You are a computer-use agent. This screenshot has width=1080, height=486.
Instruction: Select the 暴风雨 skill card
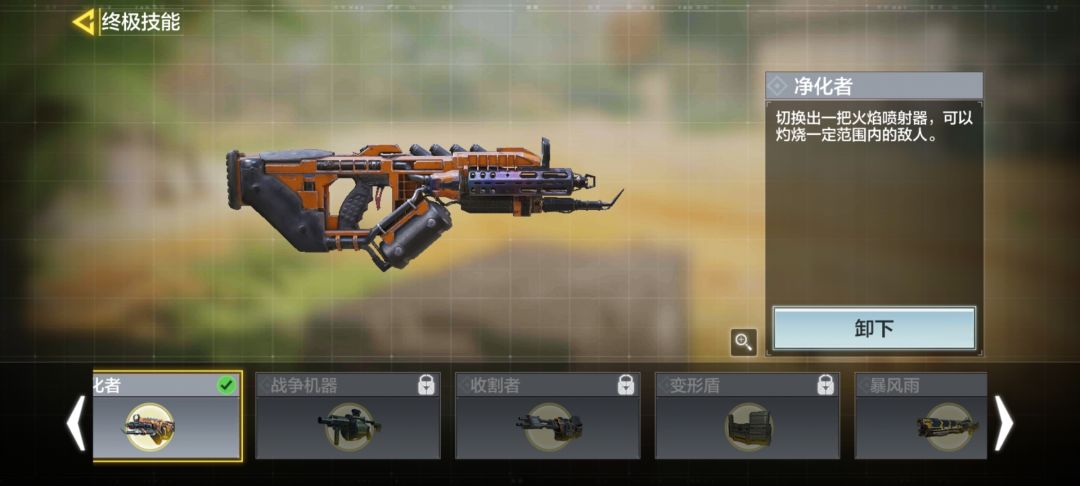click(920, 417)
